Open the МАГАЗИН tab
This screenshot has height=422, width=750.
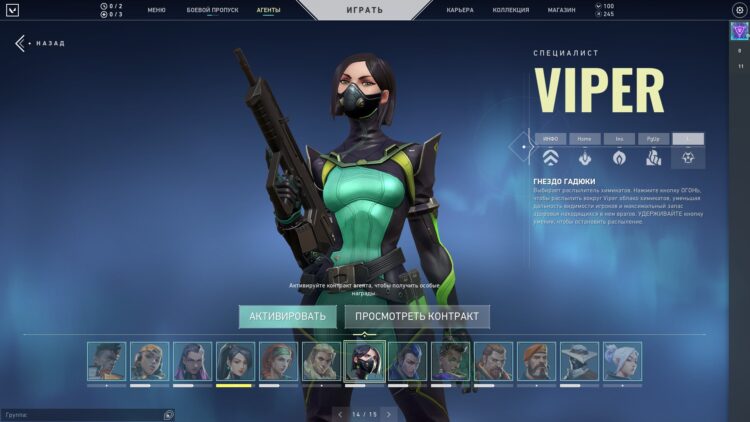561,9
